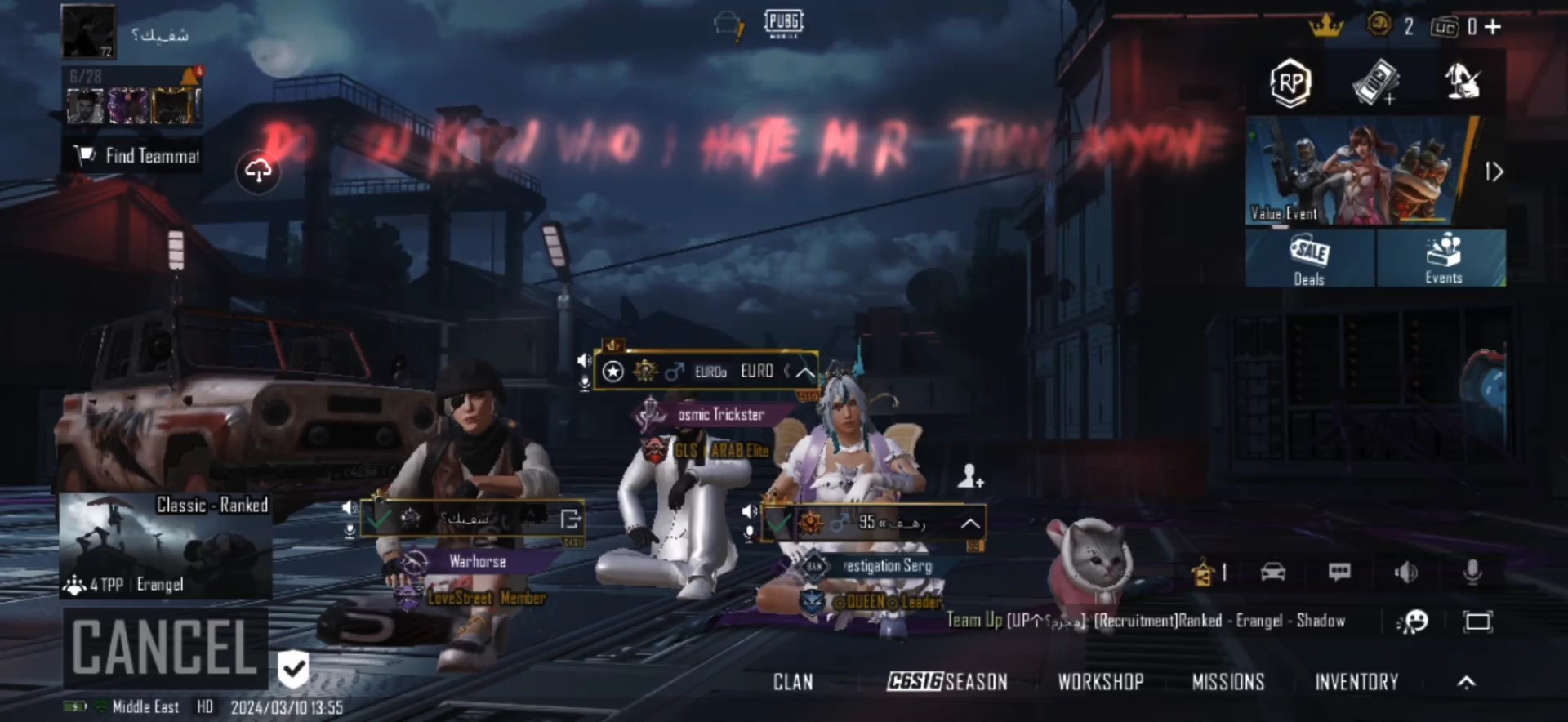Open the vehicle garage car icon
This screenshot has height=722, width=1568.
[x=1273, y=572]
